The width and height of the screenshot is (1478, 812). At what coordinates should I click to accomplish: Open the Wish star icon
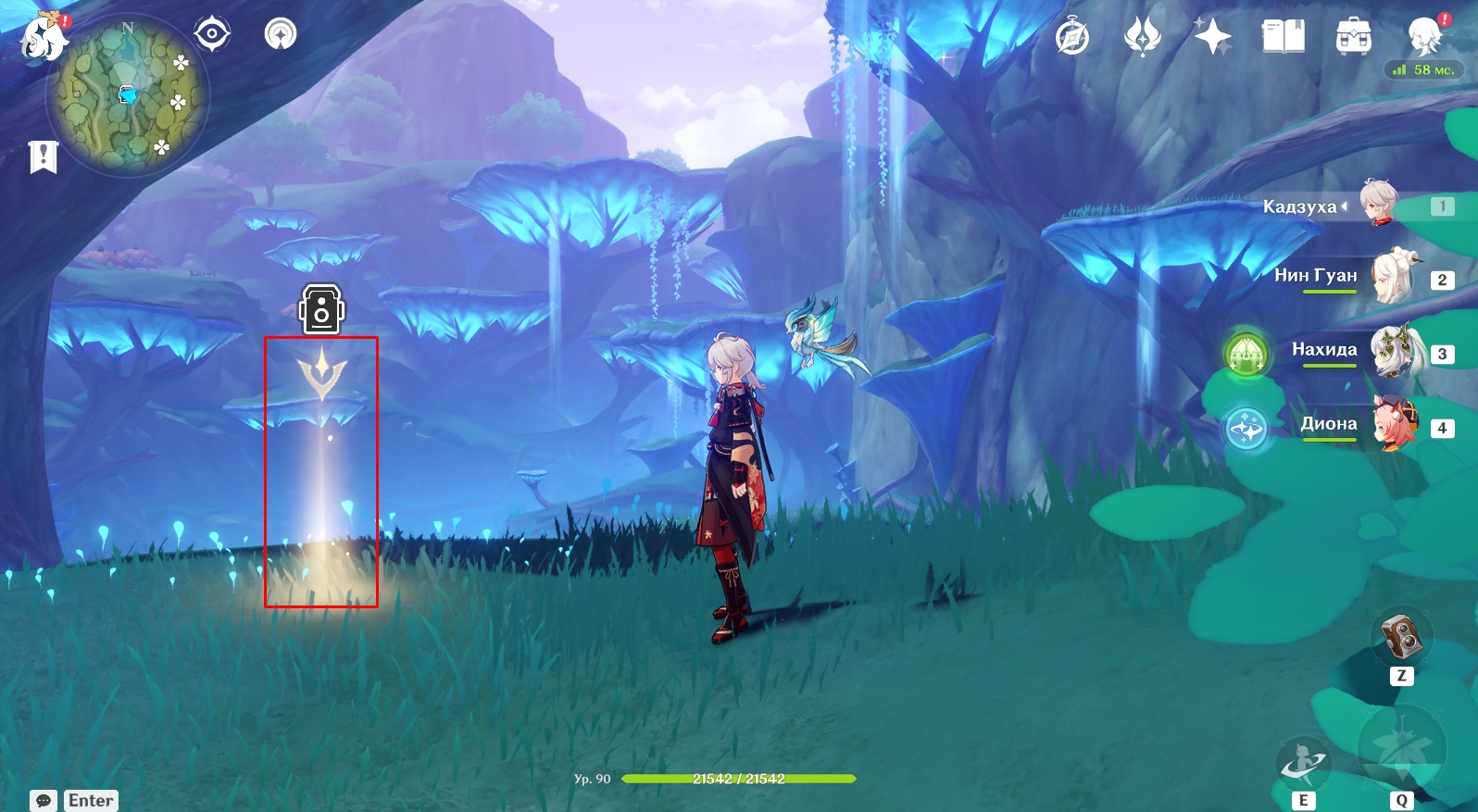(x=1212, y=37)
